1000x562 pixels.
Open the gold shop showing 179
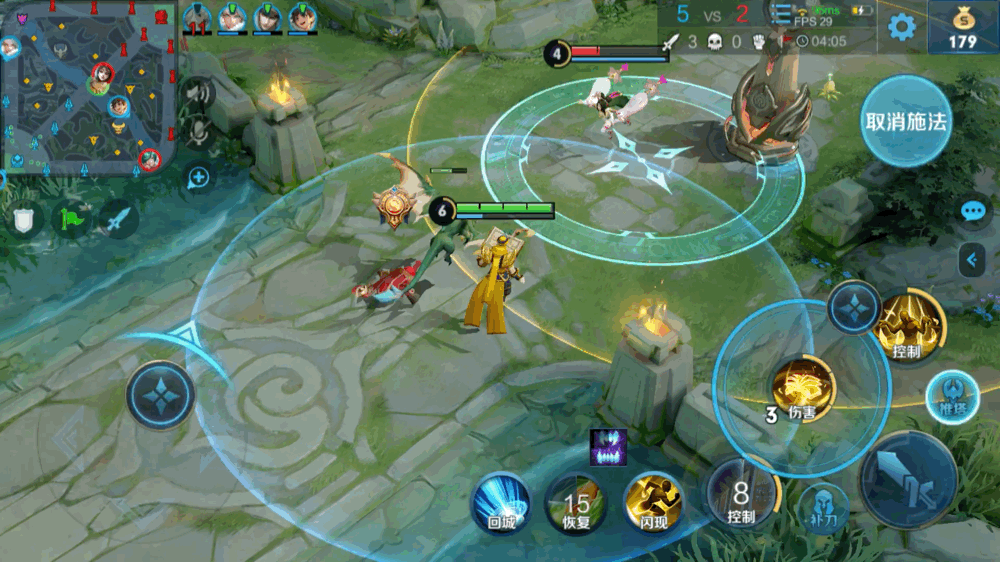pos(962,27)
